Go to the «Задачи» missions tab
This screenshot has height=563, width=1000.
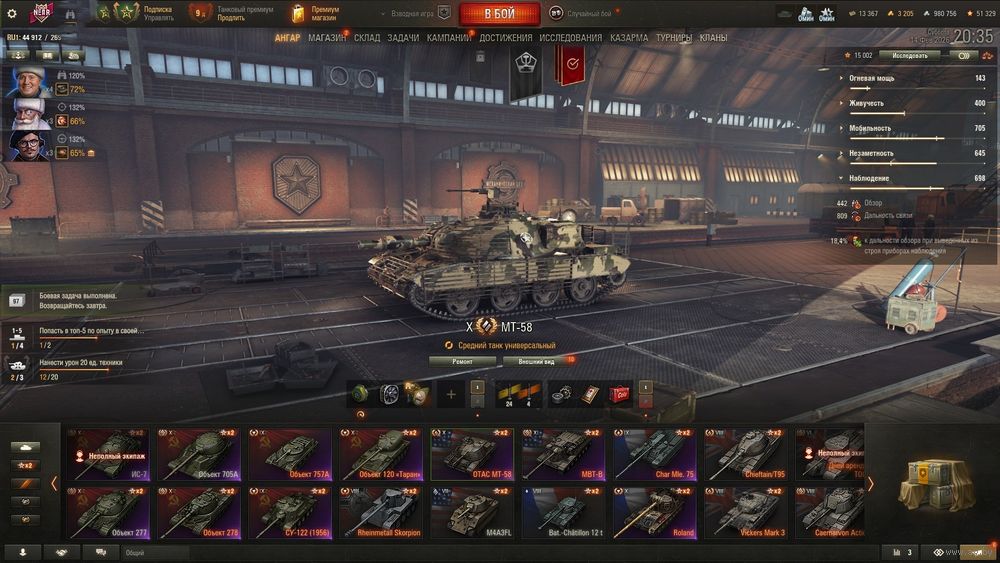pos(403,38)
